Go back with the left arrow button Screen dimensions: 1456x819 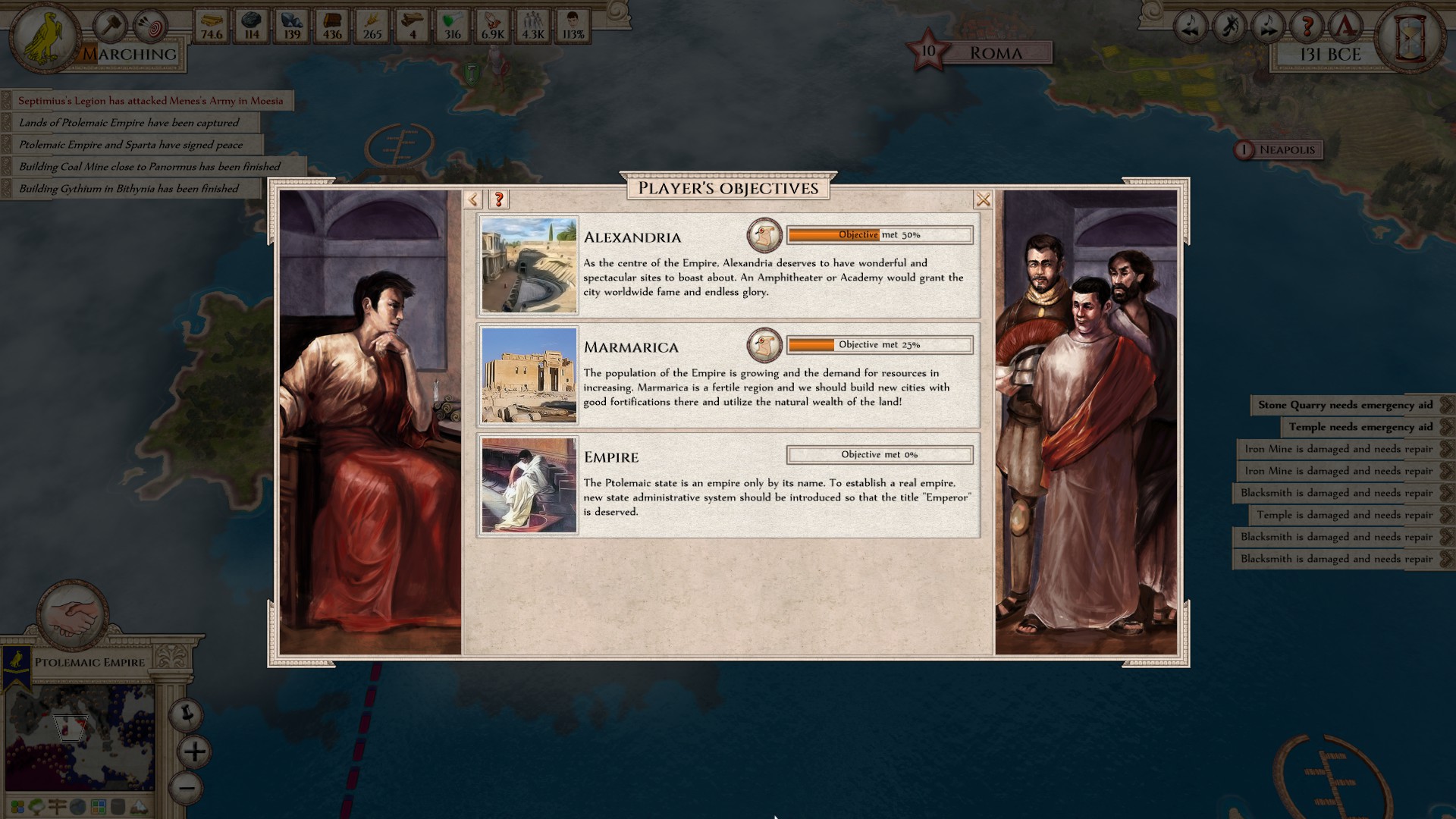tap(473, 199)
